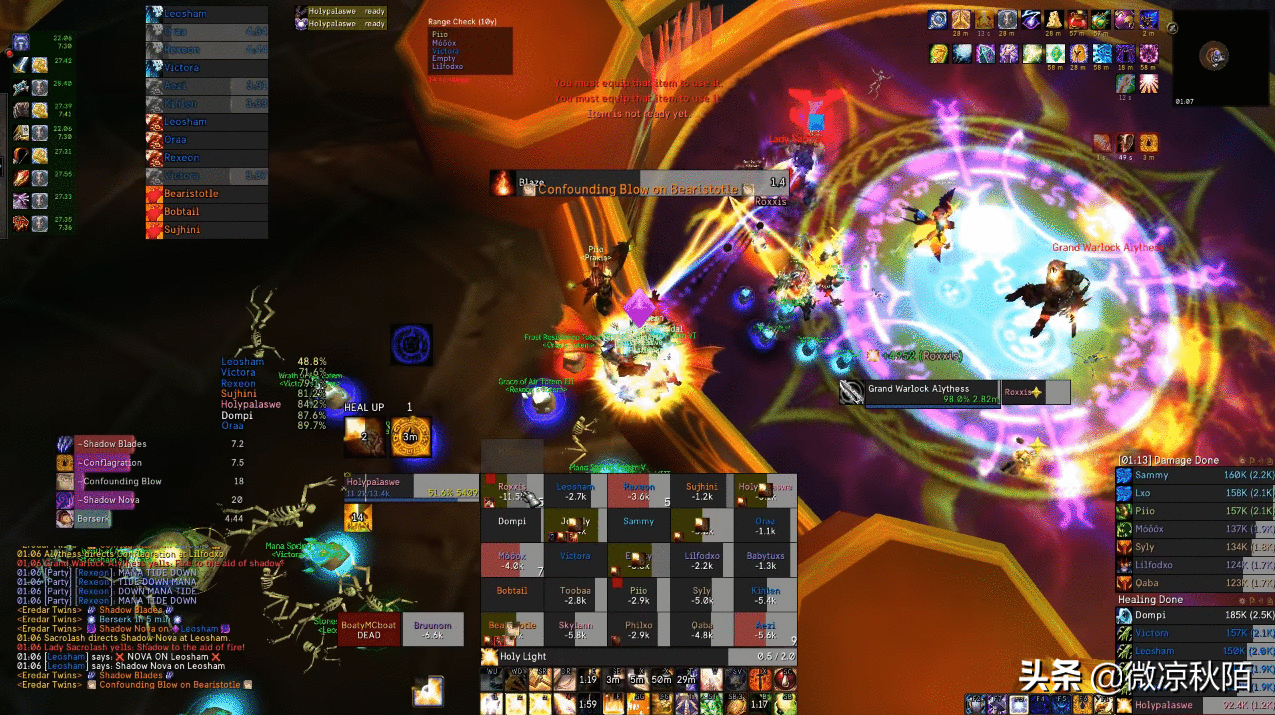Click Bearistotle's bar in the cooldown list

click(207, 194)
